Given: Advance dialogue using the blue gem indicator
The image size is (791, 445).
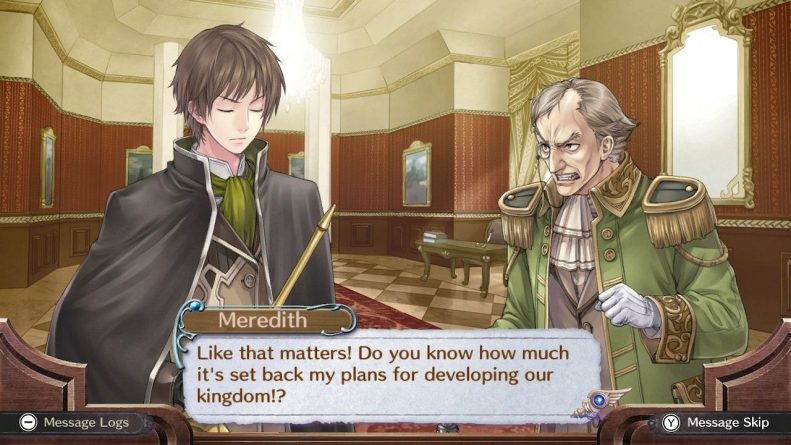Looking at the screenshot, I should point(598,399).
